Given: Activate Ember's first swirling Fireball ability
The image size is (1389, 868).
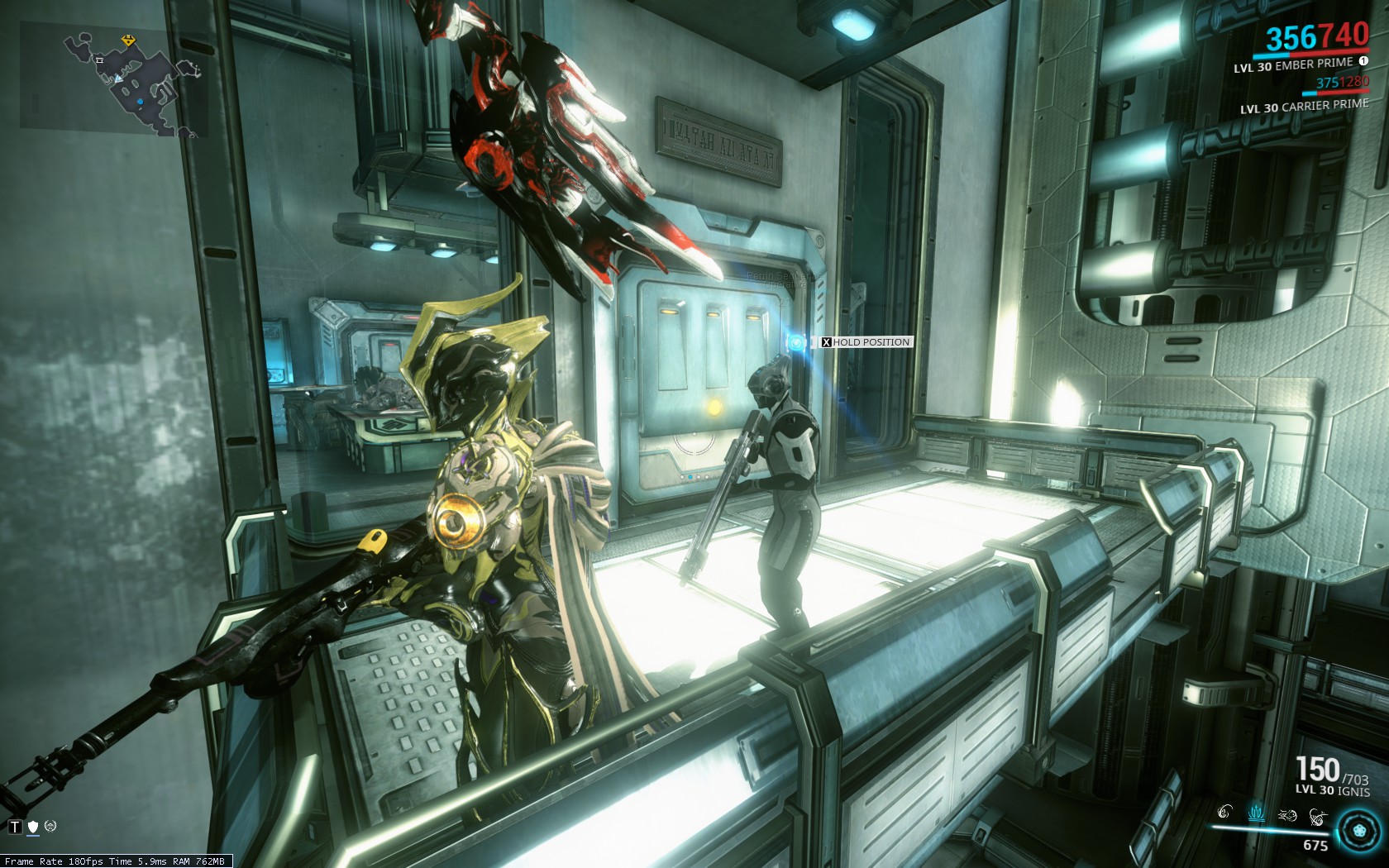Looking at the screenshot, I should pyautogui.click(x=1225, y=813).
